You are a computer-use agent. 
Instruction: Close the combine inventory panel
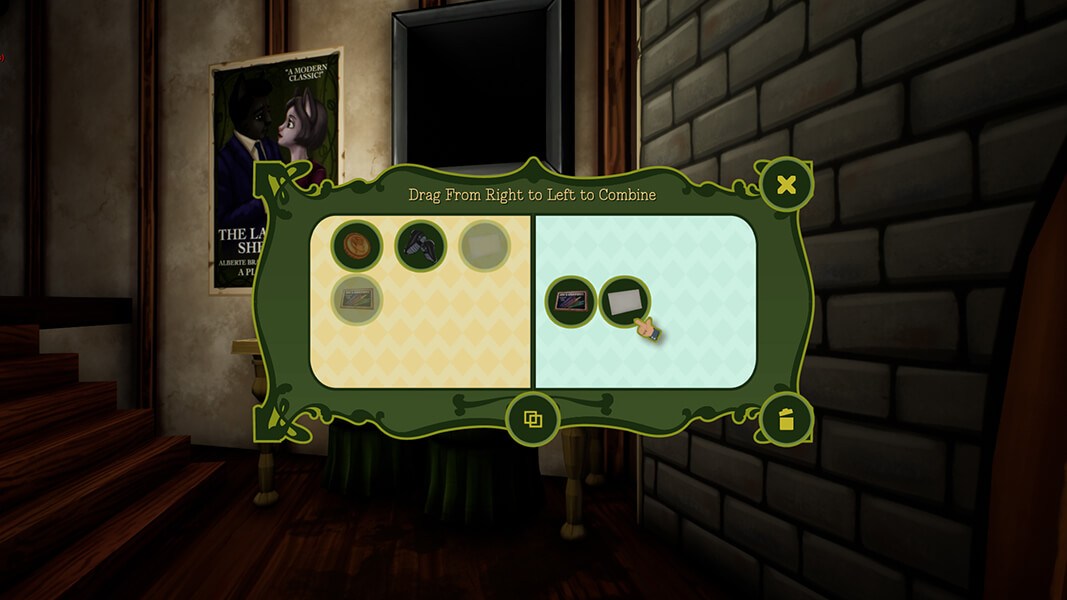click(x=786, y=185)
